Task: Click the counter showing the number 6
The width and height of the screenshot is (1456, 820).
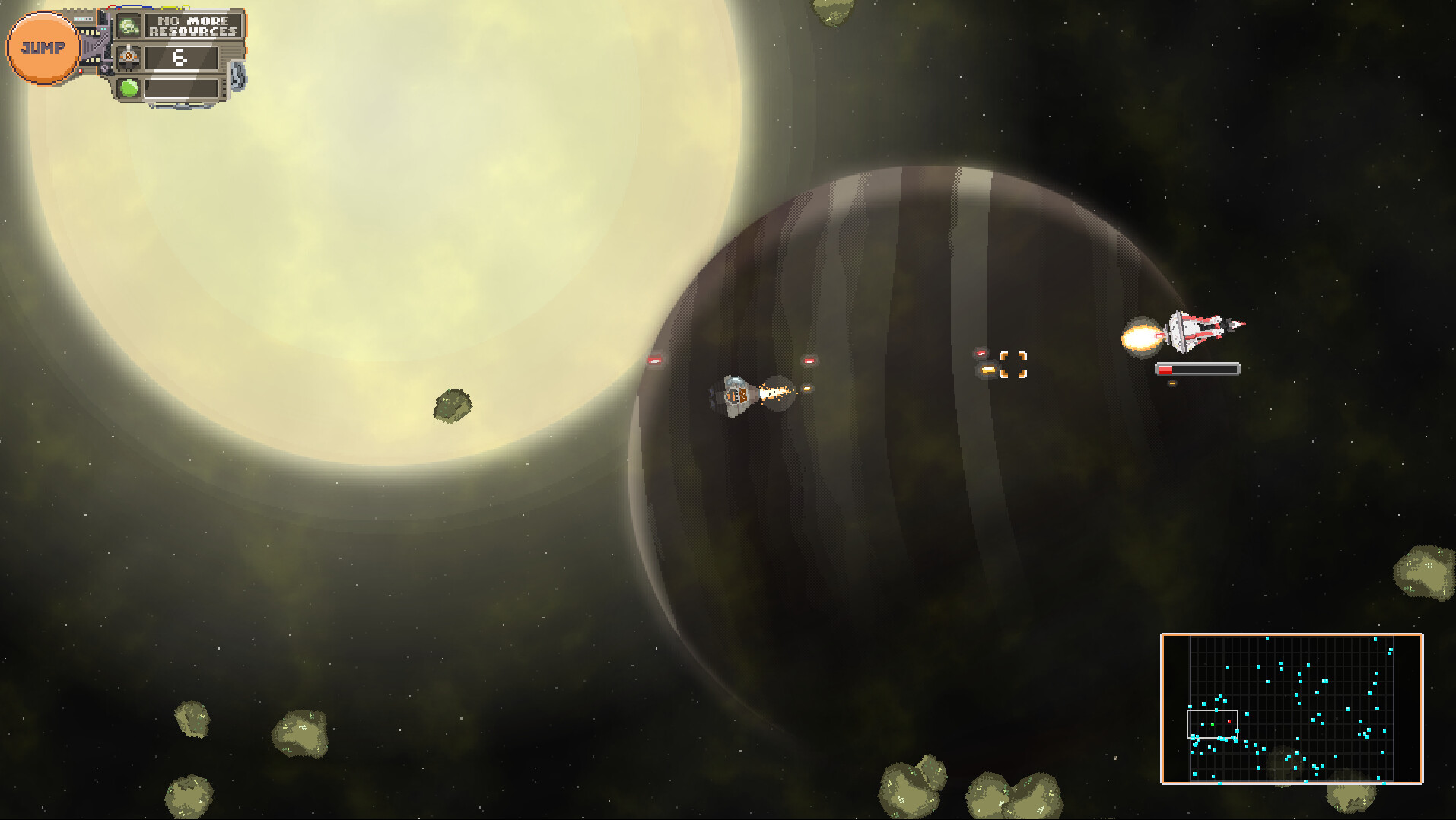Action: click(x=182, y=58)
